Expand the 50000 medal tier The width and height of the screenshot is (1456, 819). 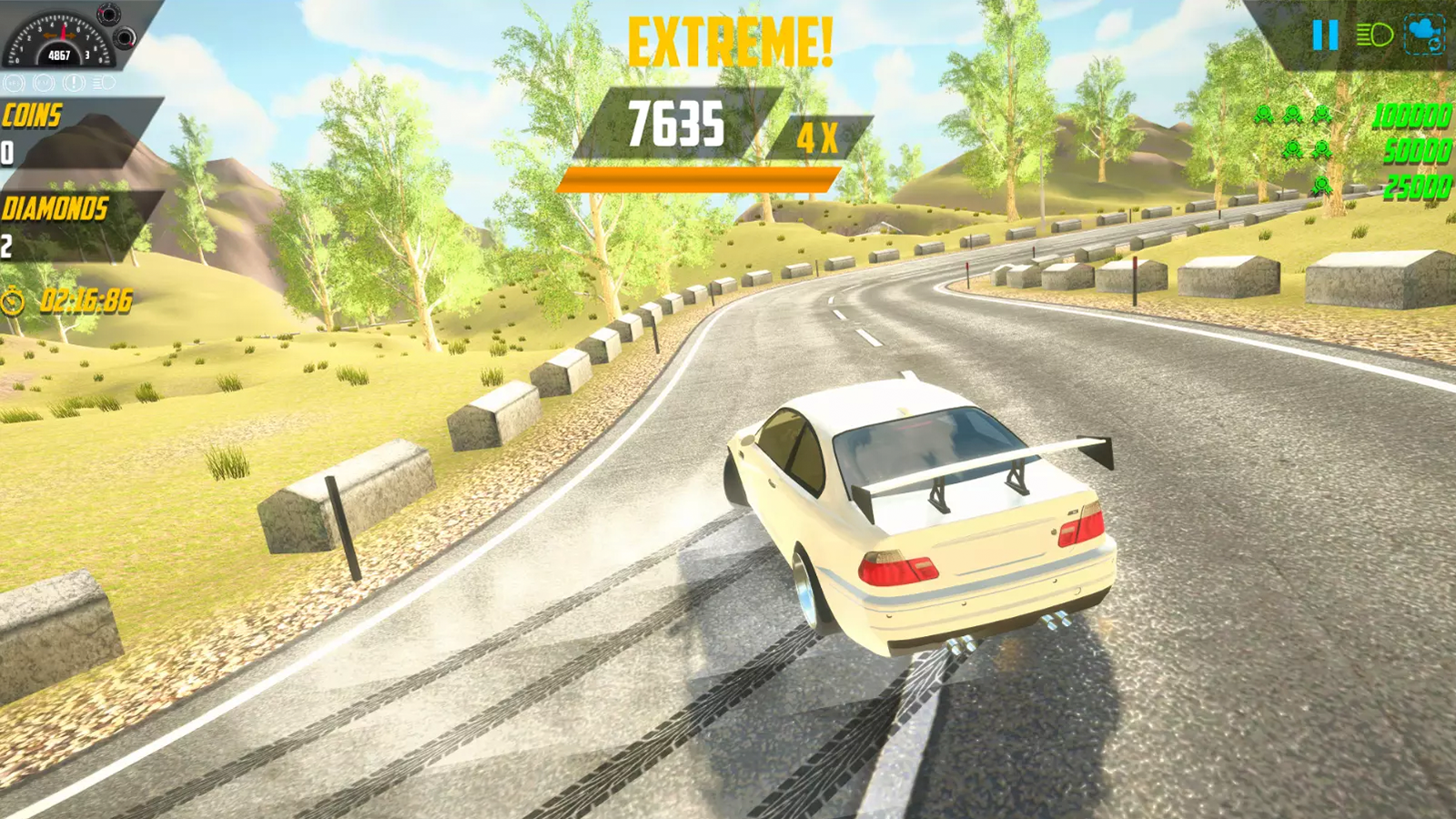[1416, 148]
